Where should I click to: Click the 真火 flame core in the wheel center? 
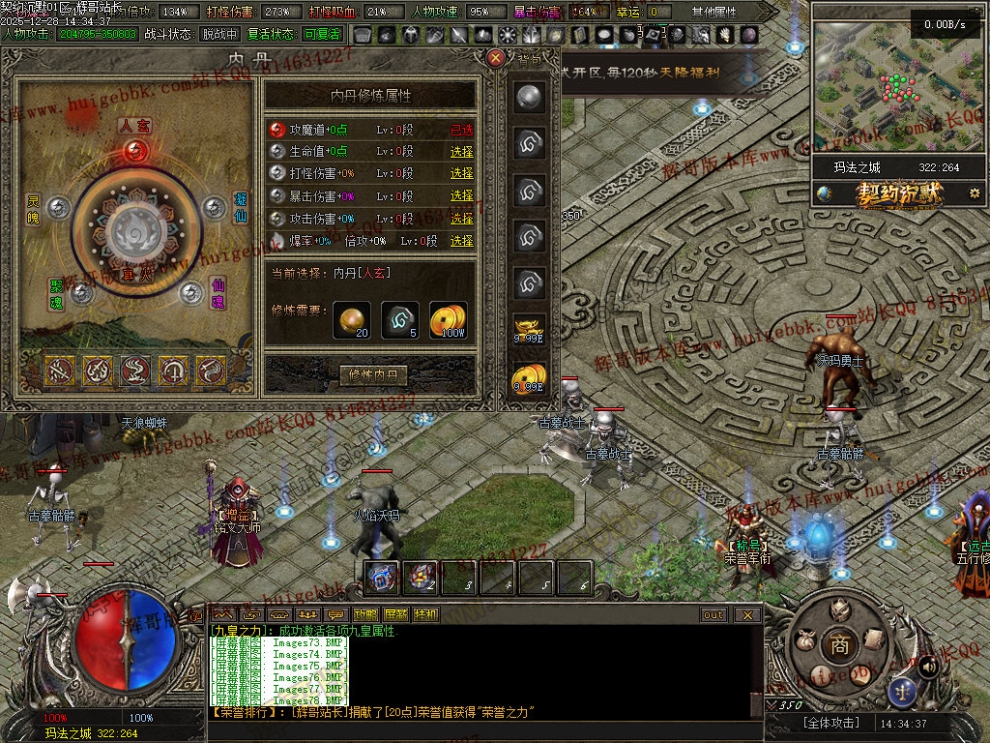[136, 232]
